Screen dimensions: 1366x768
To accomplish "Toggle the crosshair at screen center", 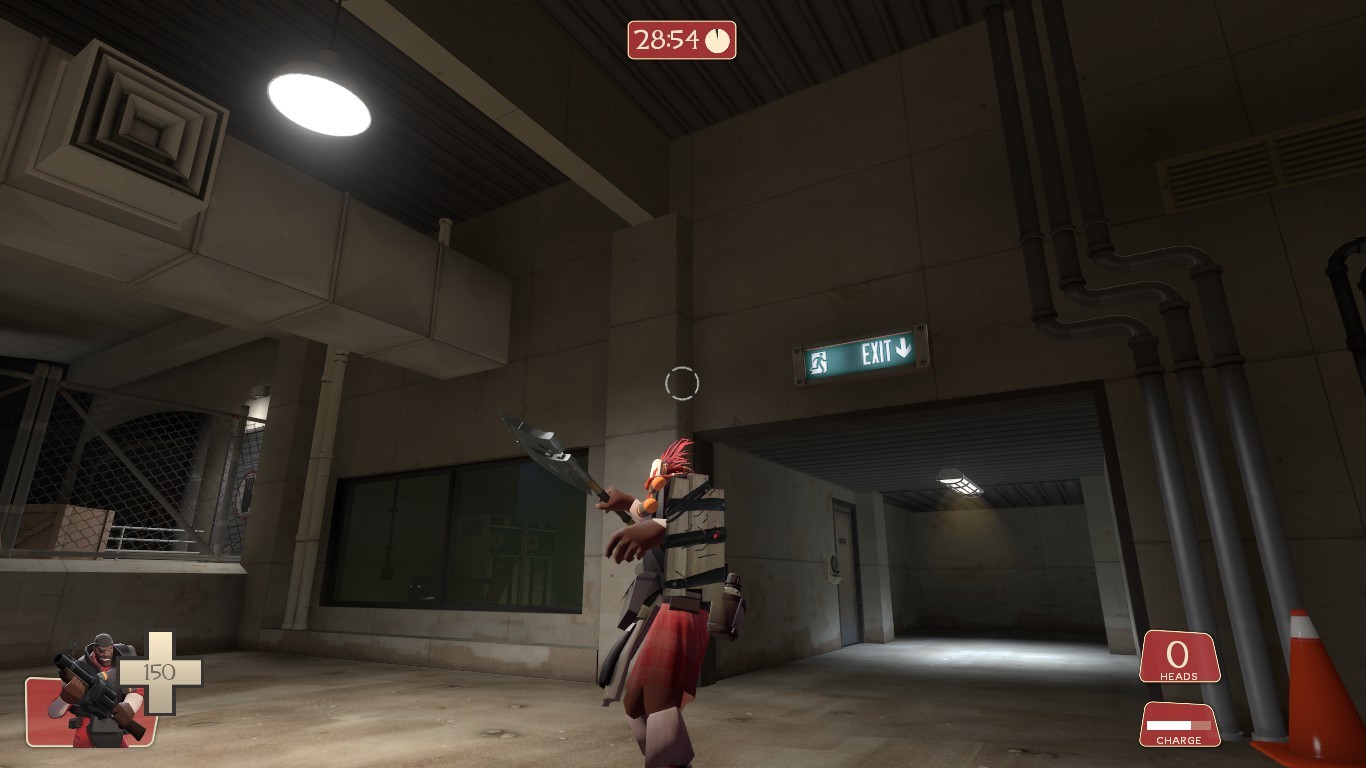I will (683, 381).
